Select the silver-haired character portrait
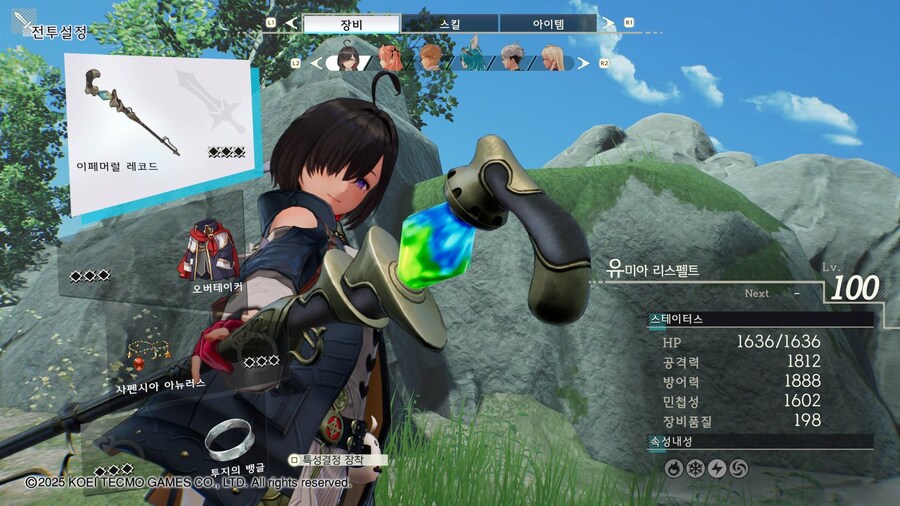The width and height of the screenshot is (900, 506). pyautogui.click(x=511, y=58)
